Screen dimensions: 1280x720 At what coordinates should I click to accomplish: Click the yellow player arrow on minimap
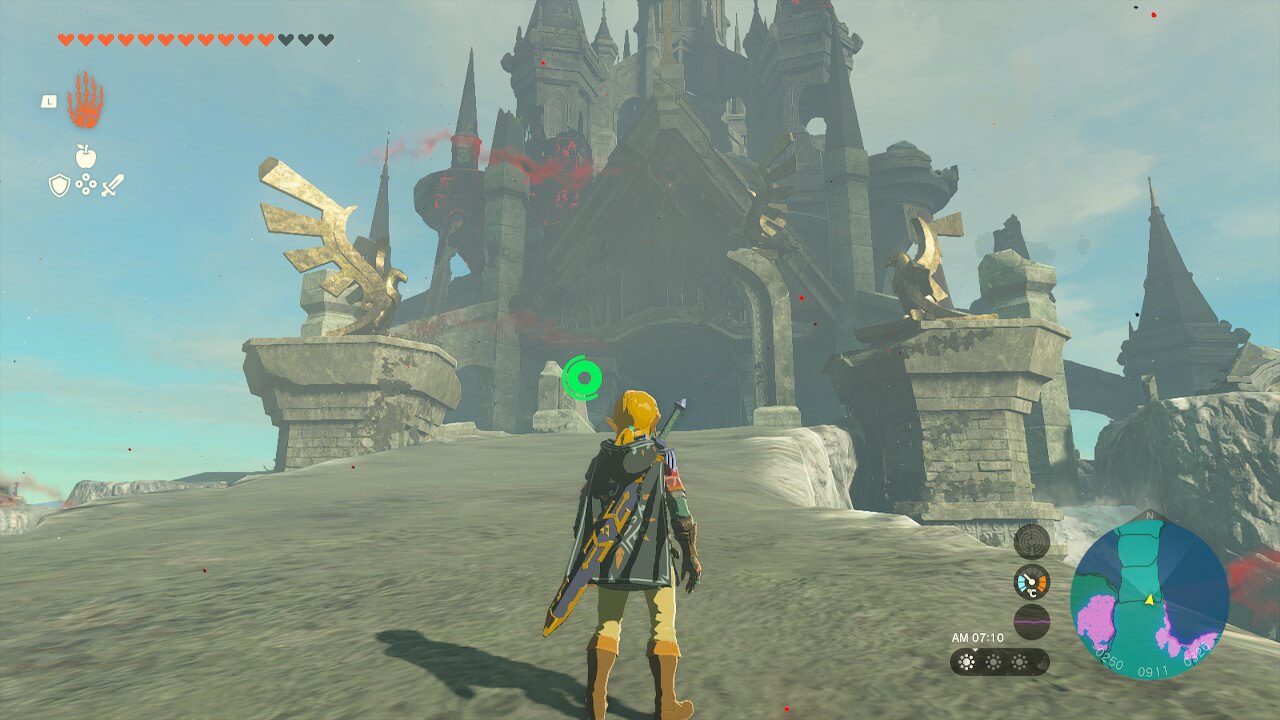pyautogui.click(x=1149, y=600)
